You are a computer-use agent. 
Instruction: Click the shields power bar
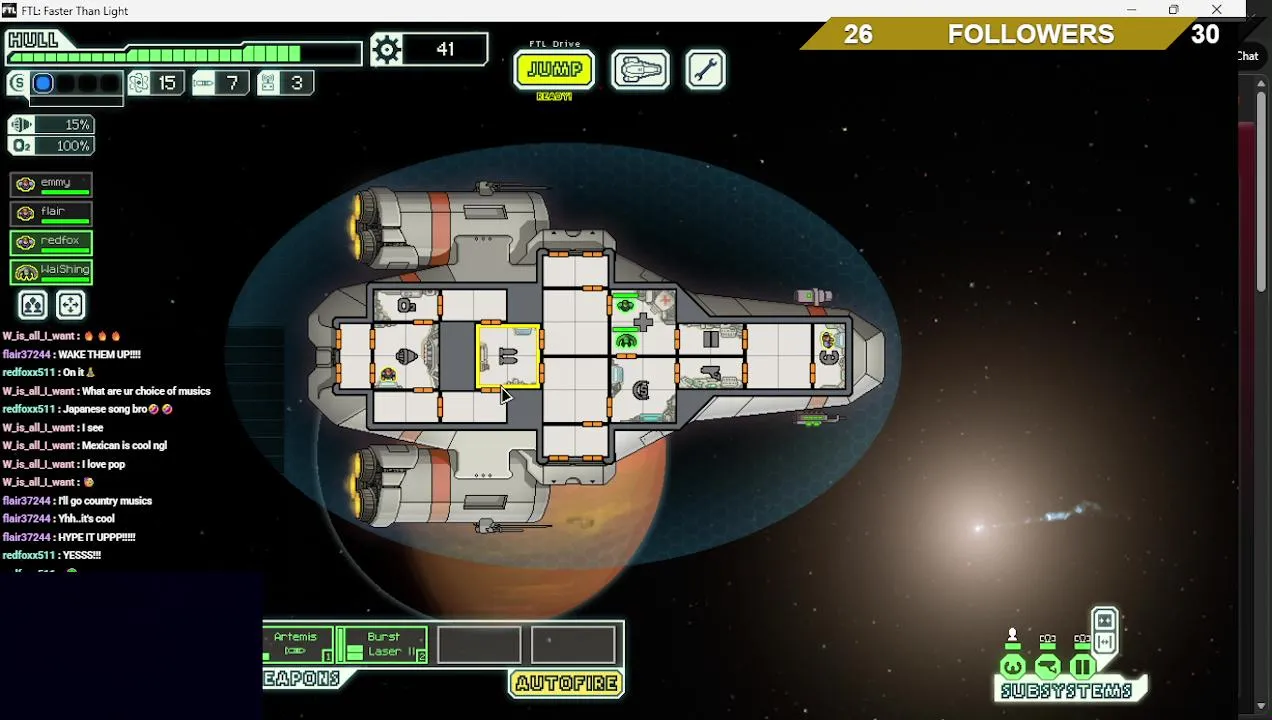point(43,83)
